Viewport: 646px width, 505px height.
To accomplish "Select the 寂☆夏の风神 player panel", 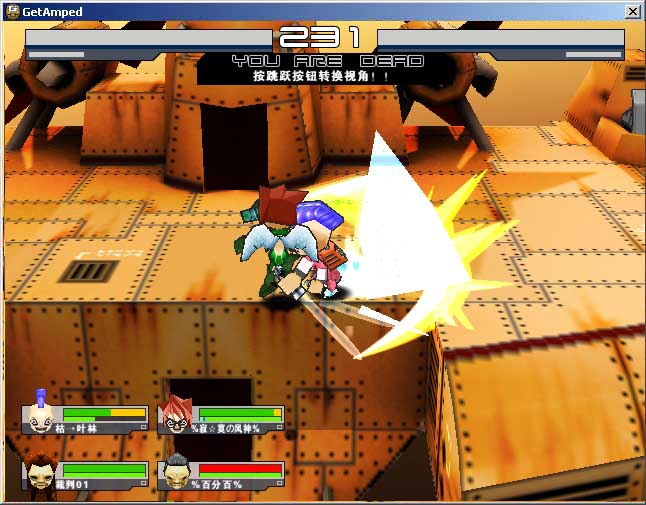I will (221, 419).
